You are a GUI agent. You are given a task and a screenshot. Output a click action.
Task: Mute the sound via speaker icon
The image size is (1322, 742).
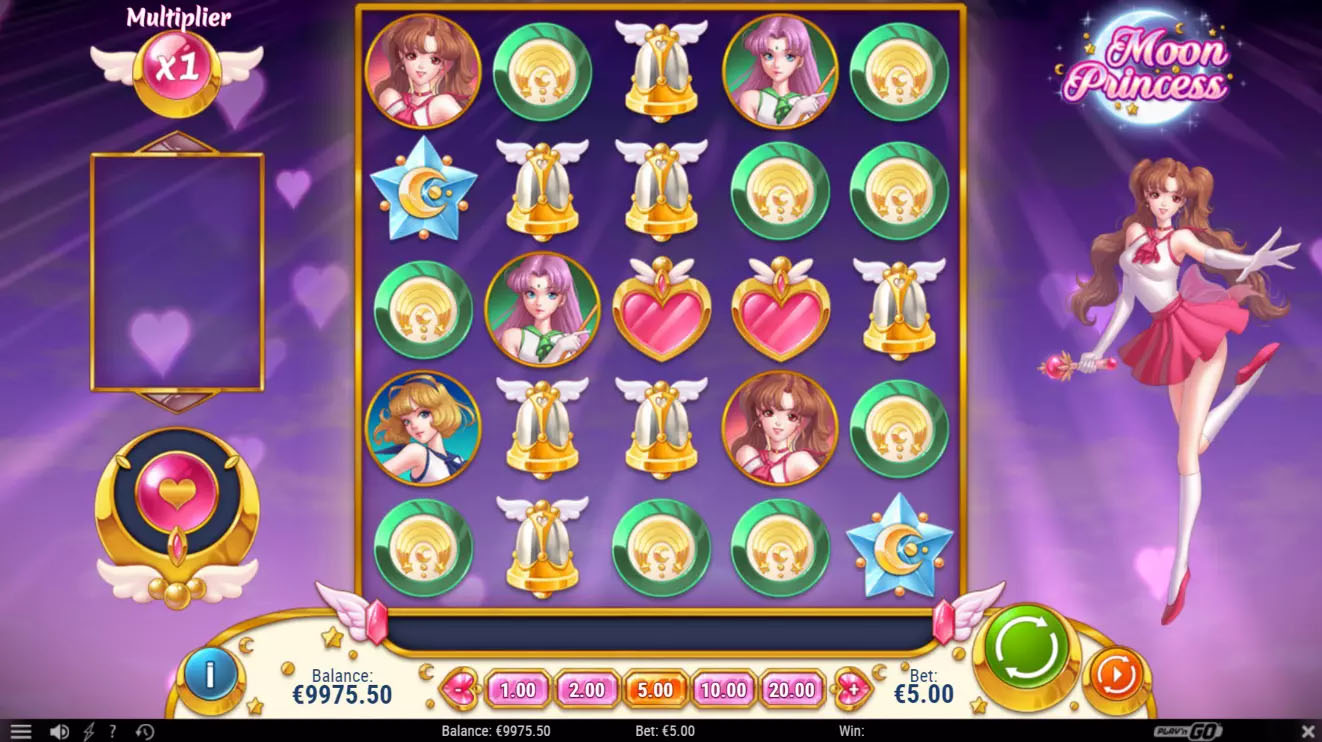click(x=61, y=731)
